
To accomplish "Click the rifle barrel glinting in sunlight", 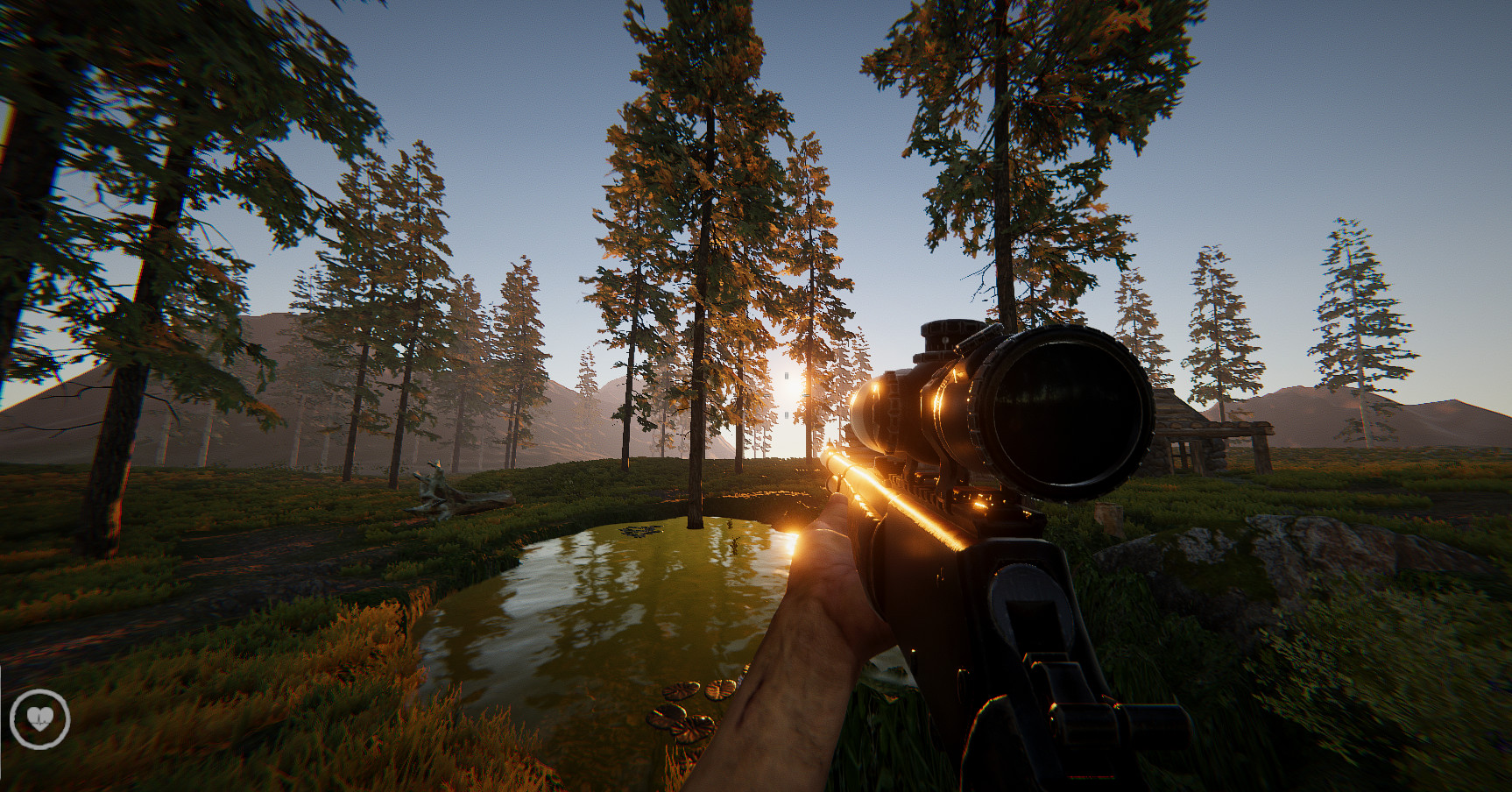I will click(x=867, y=486).
